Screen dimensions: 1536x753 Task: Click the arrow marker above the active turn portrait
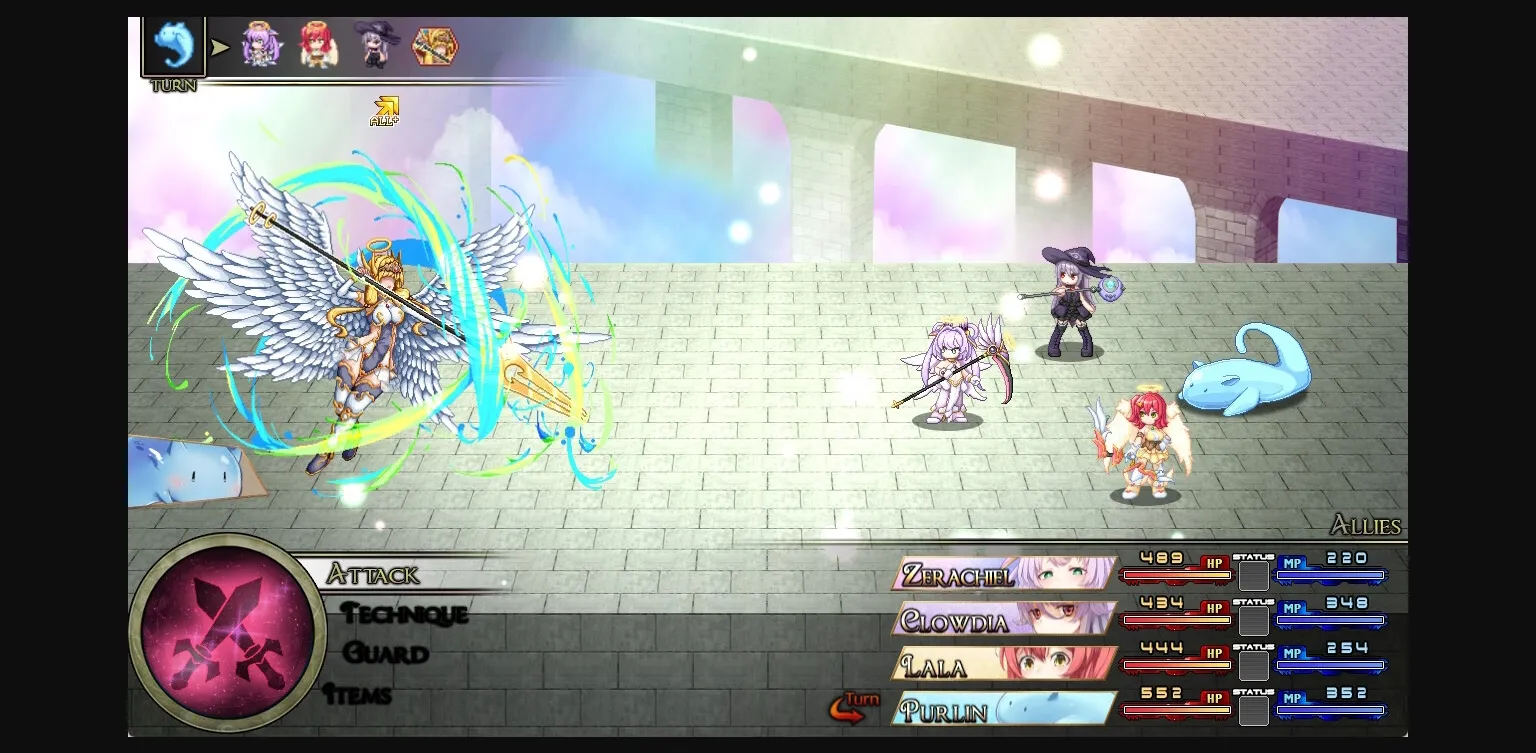[x=219, y=45]
